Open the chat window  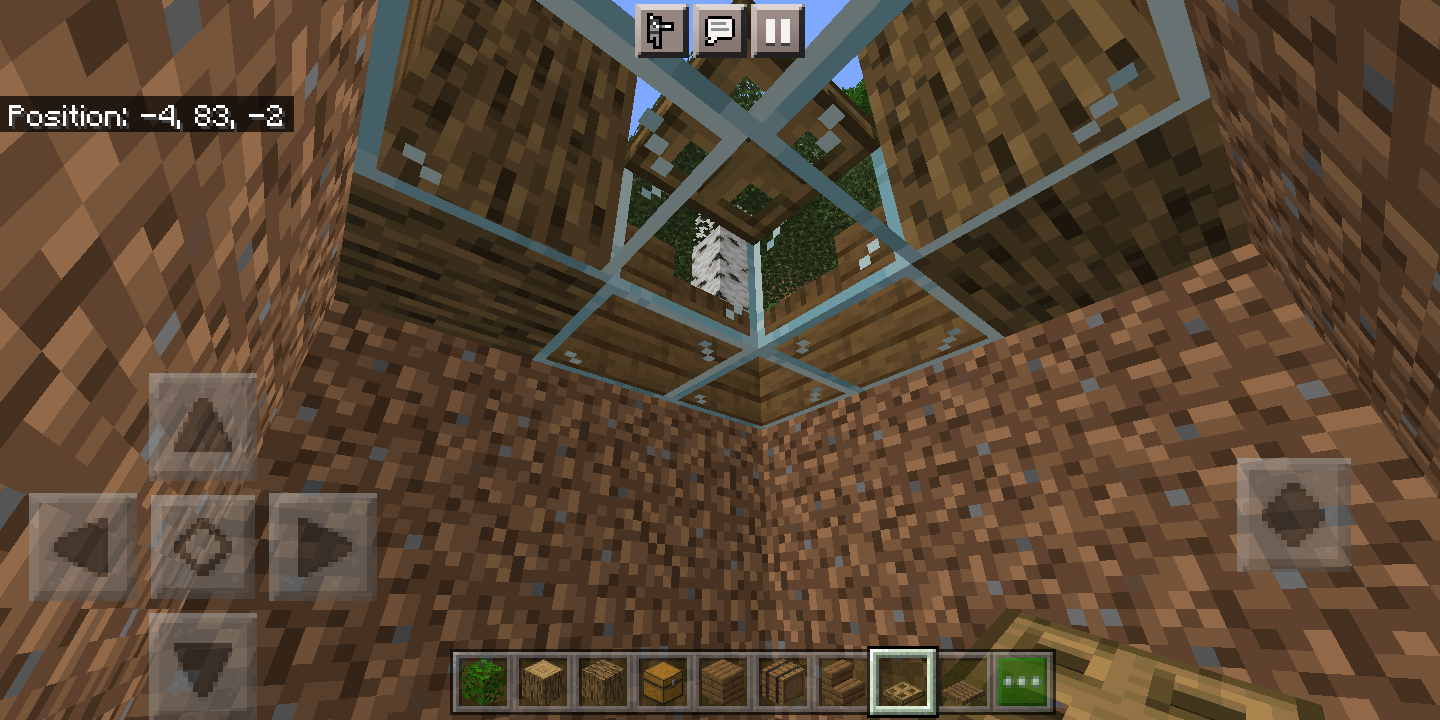pyautogui.click(x=721, y=30)
